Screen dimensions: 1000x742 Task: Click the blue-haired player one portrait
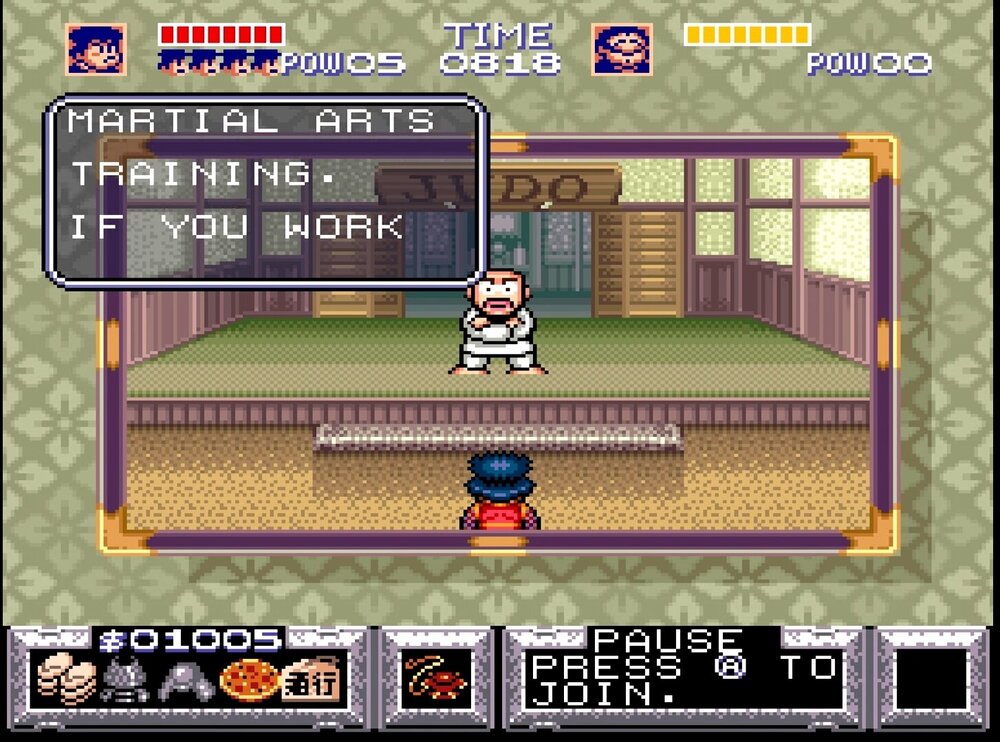(x=96, y=49)
